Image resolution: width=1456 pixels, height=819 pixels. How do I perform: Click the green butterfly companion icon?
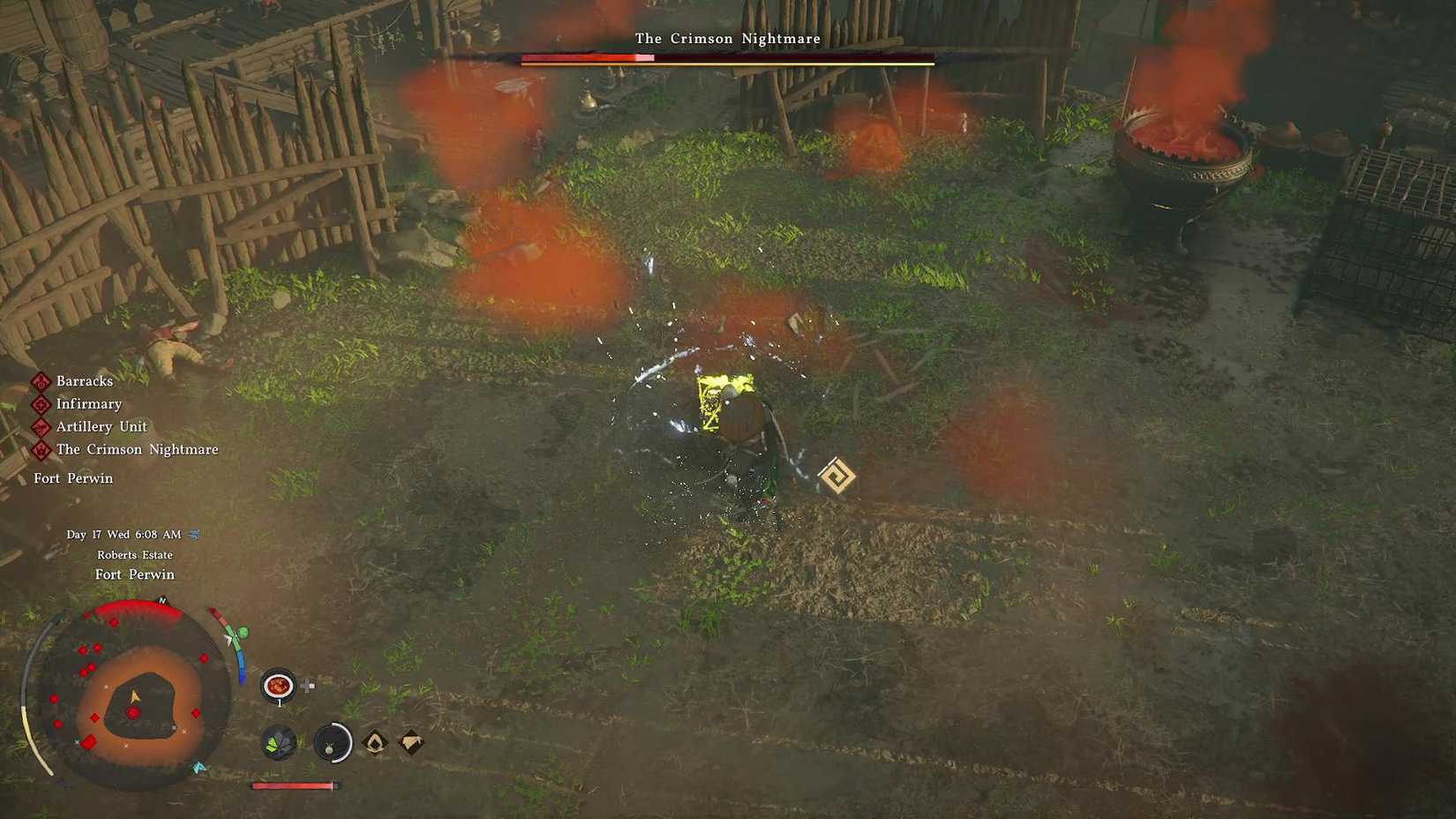click(279, 744)
